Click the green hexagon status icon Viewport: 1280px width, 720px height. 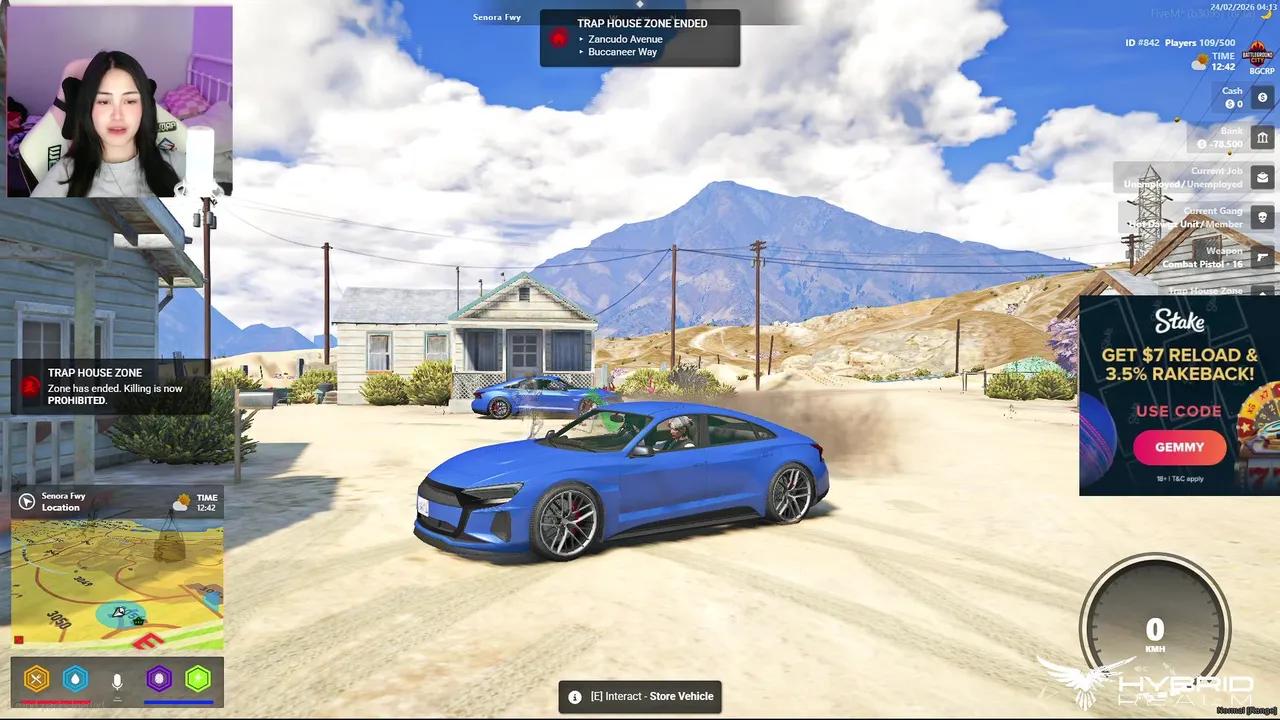tap(198, 680)
